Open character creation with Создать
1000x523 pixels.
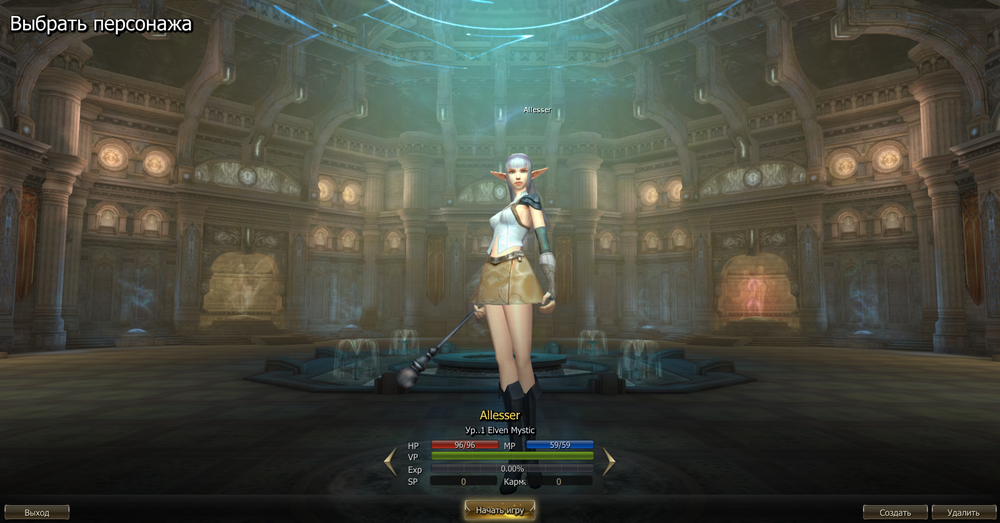click(x=895, y=512)
